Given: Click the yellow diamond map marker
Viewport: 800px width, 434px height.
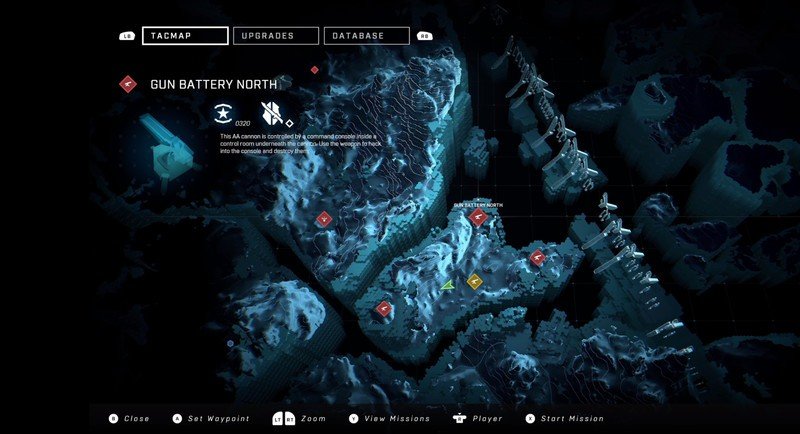Looking at the screenshot, I should point(475,281).
